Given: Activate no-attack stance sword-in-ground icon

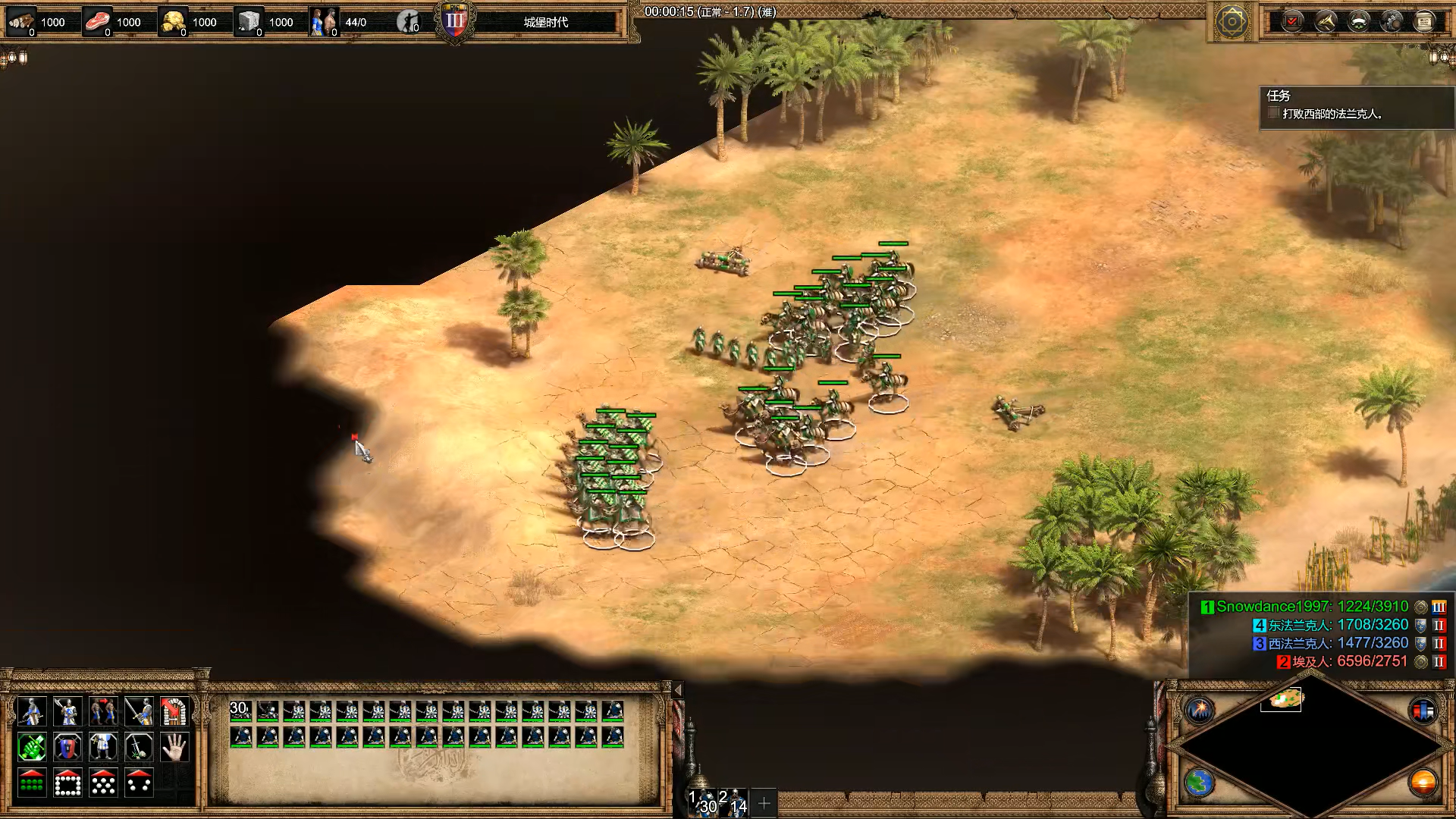Looking at the screenshot, I should point(139,748).
